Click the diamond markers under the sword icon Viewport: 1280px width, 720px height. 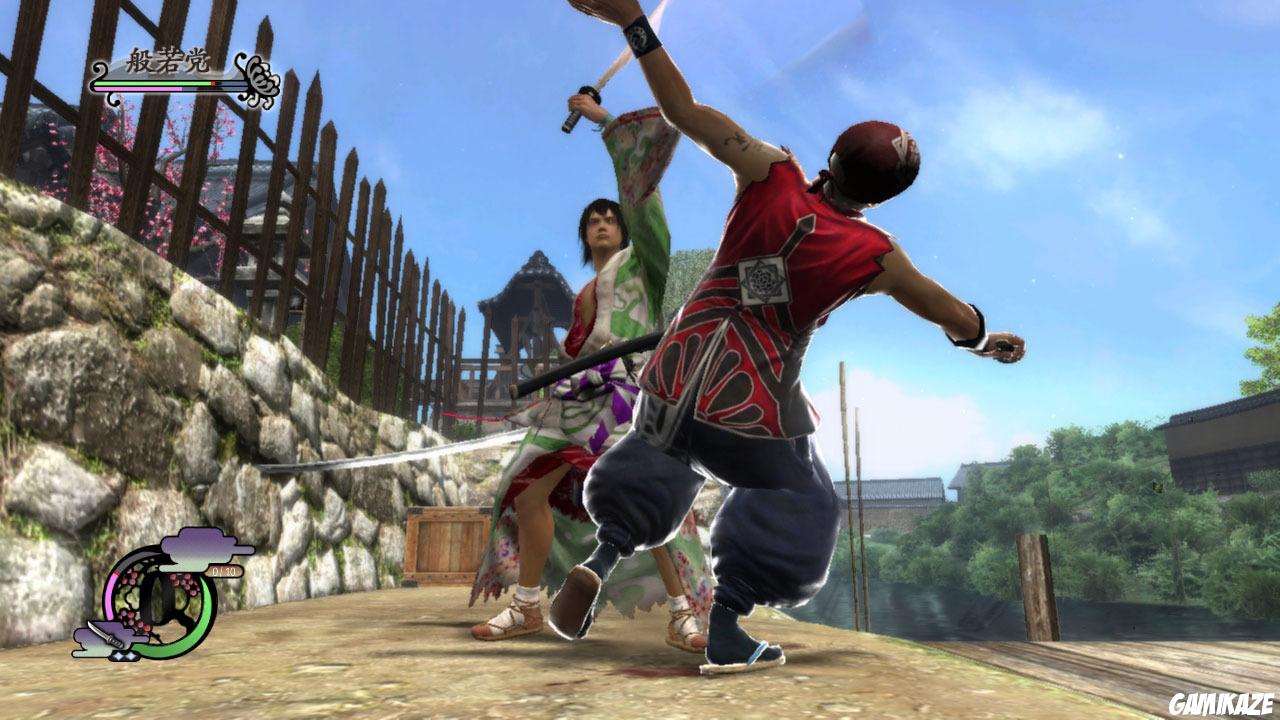click(x=124, y=655)
